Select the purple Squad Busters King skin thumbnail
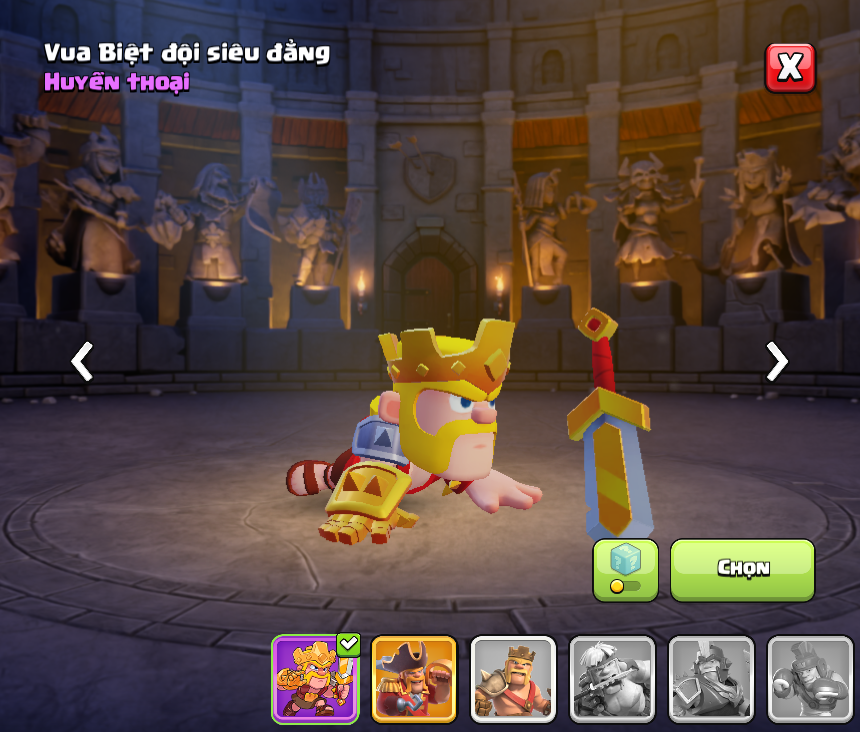This screenshot has width=860, height=732. (x=315, y=678)
